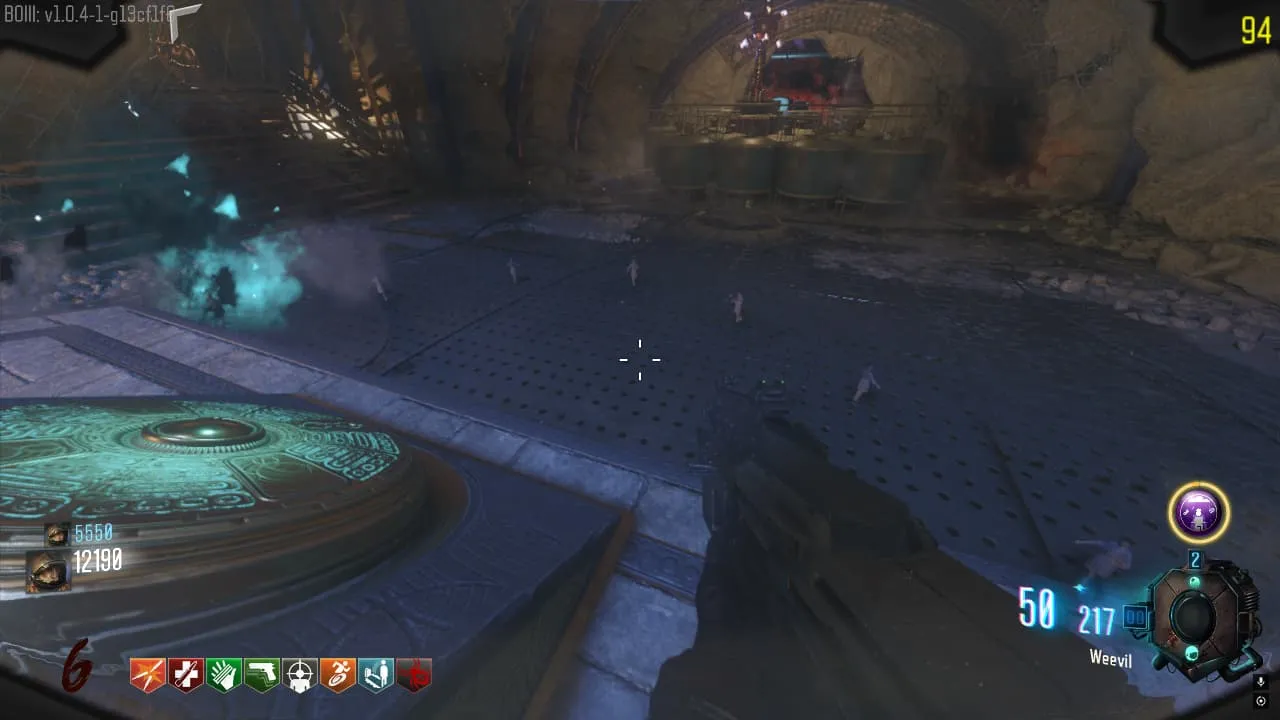The height and width of the screenshot is (720, 1280).
Task: Click the player portrait beside 12190 points
Action: pyautogui.click(x=49, y=571)
